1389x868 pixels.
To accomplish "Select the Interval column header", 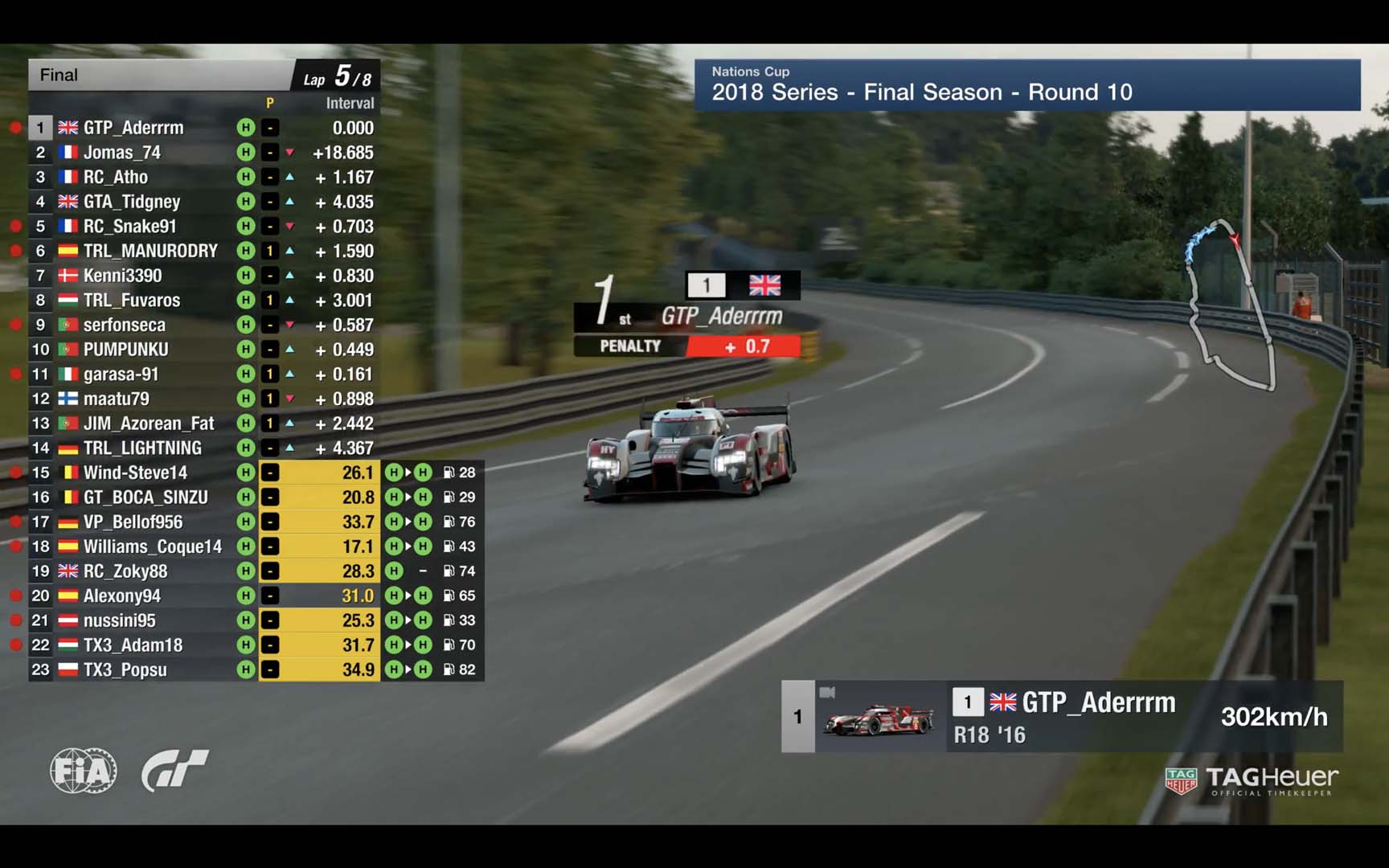I will [x=350, y=103].
